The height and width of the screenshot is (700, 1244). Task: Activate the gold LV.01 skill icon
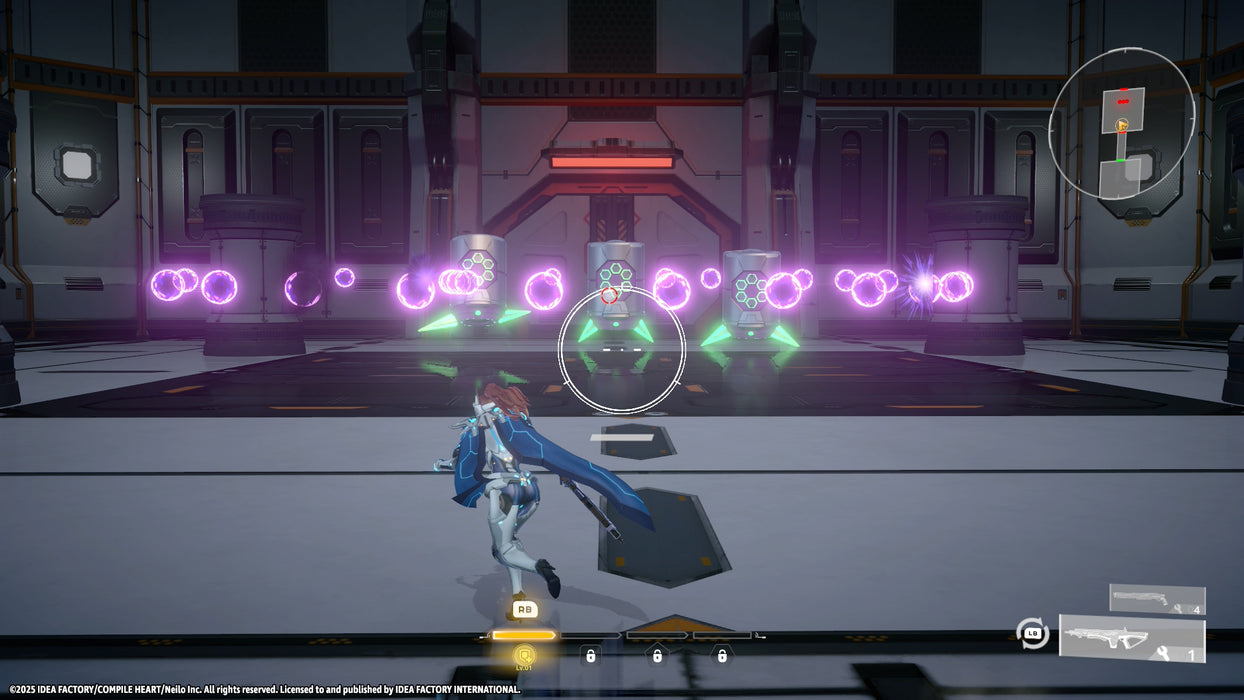coord(524,656)
